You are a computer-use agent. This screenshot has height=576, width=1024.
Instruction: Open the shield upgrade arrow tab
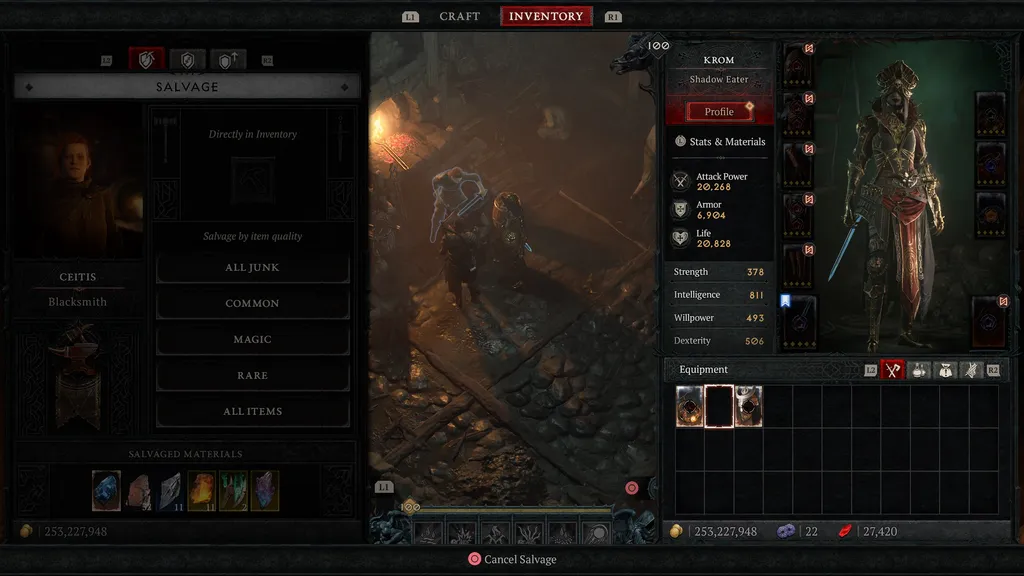226,60
